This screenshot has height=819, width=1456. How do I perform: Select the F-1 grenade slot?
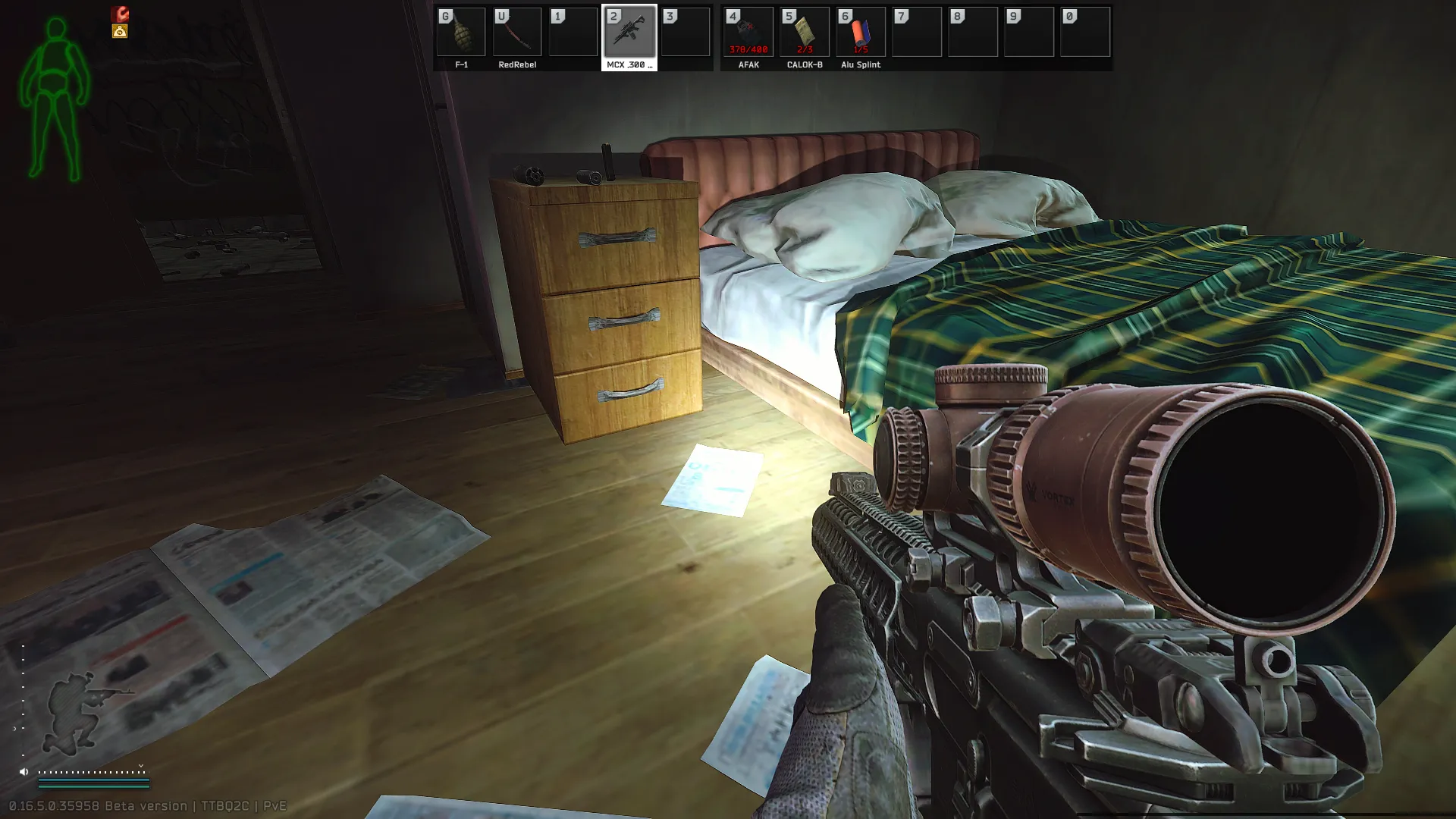(x=461, y=33)
